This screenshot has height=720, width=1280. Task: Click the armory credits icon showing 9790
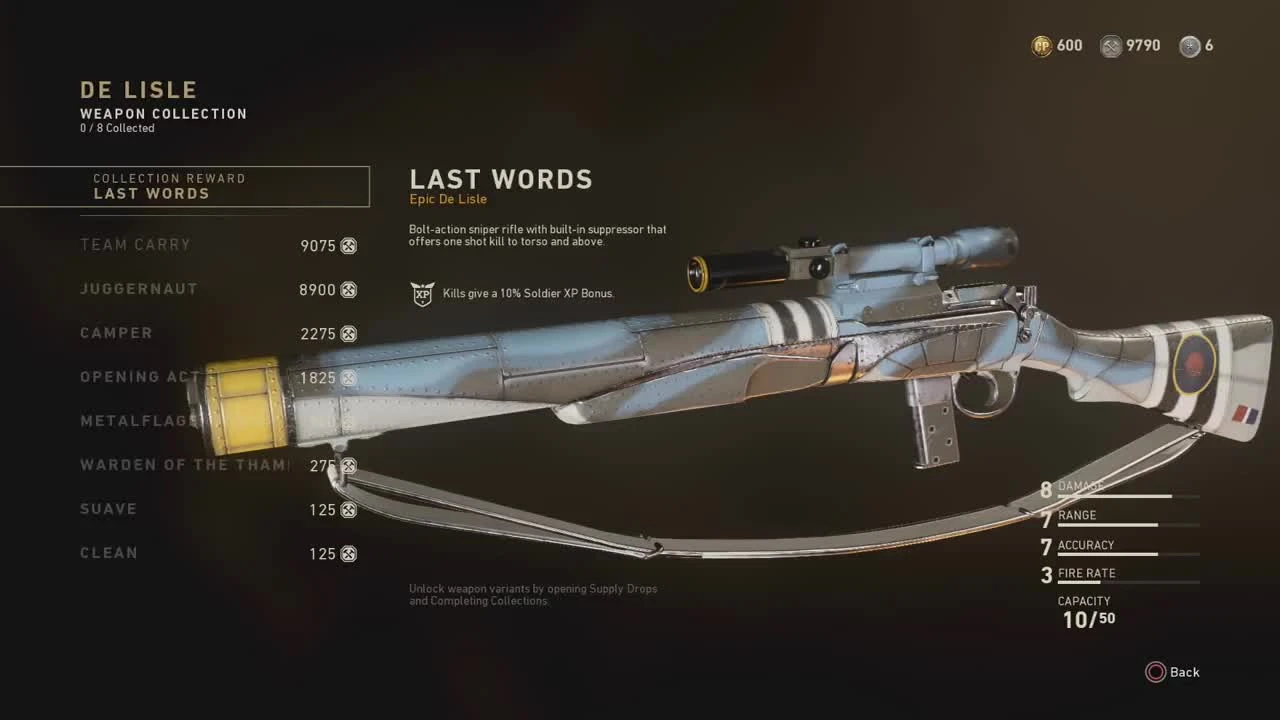1110,46
